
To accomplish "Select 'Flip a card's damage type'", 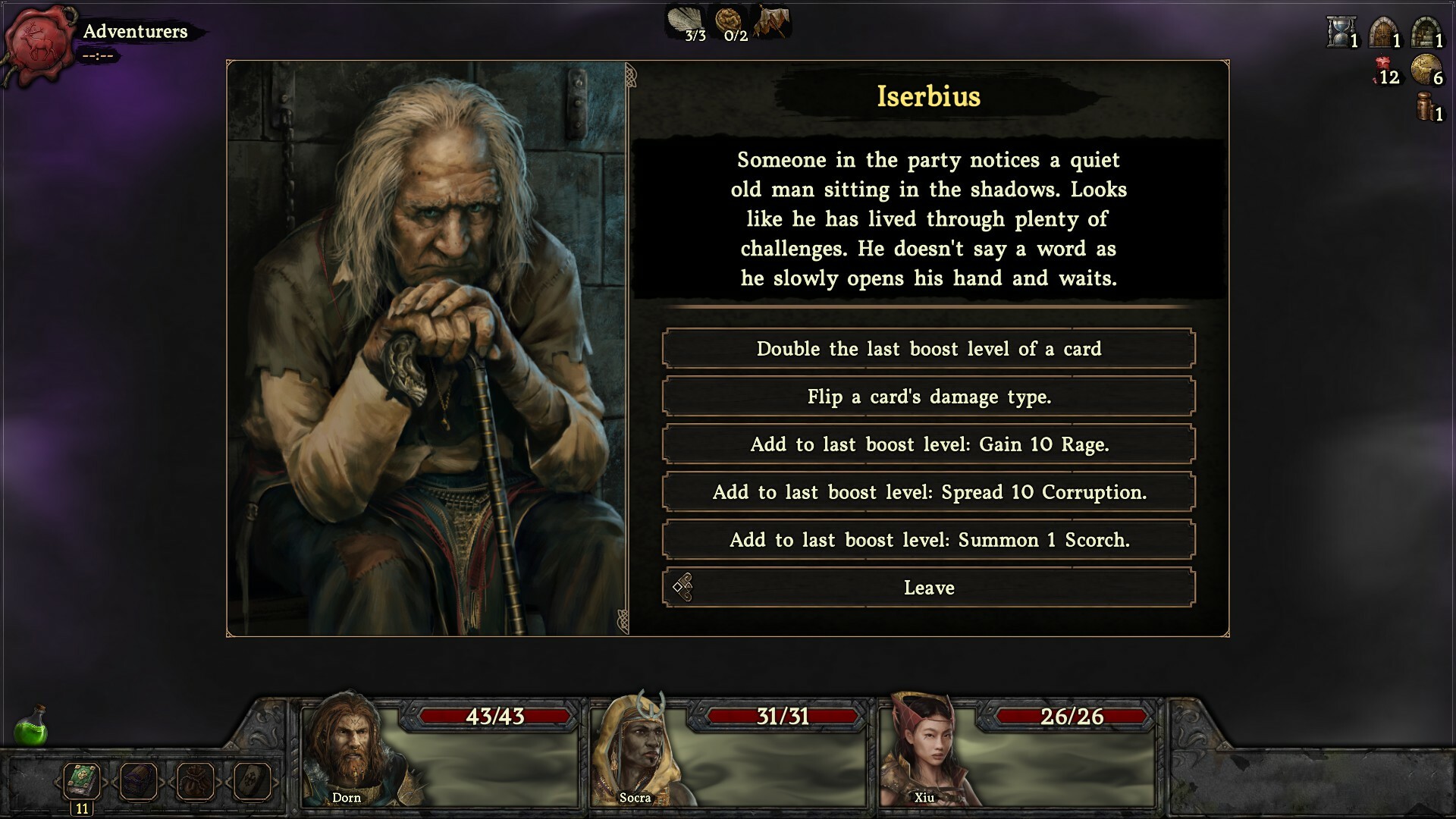I will 928,397.
